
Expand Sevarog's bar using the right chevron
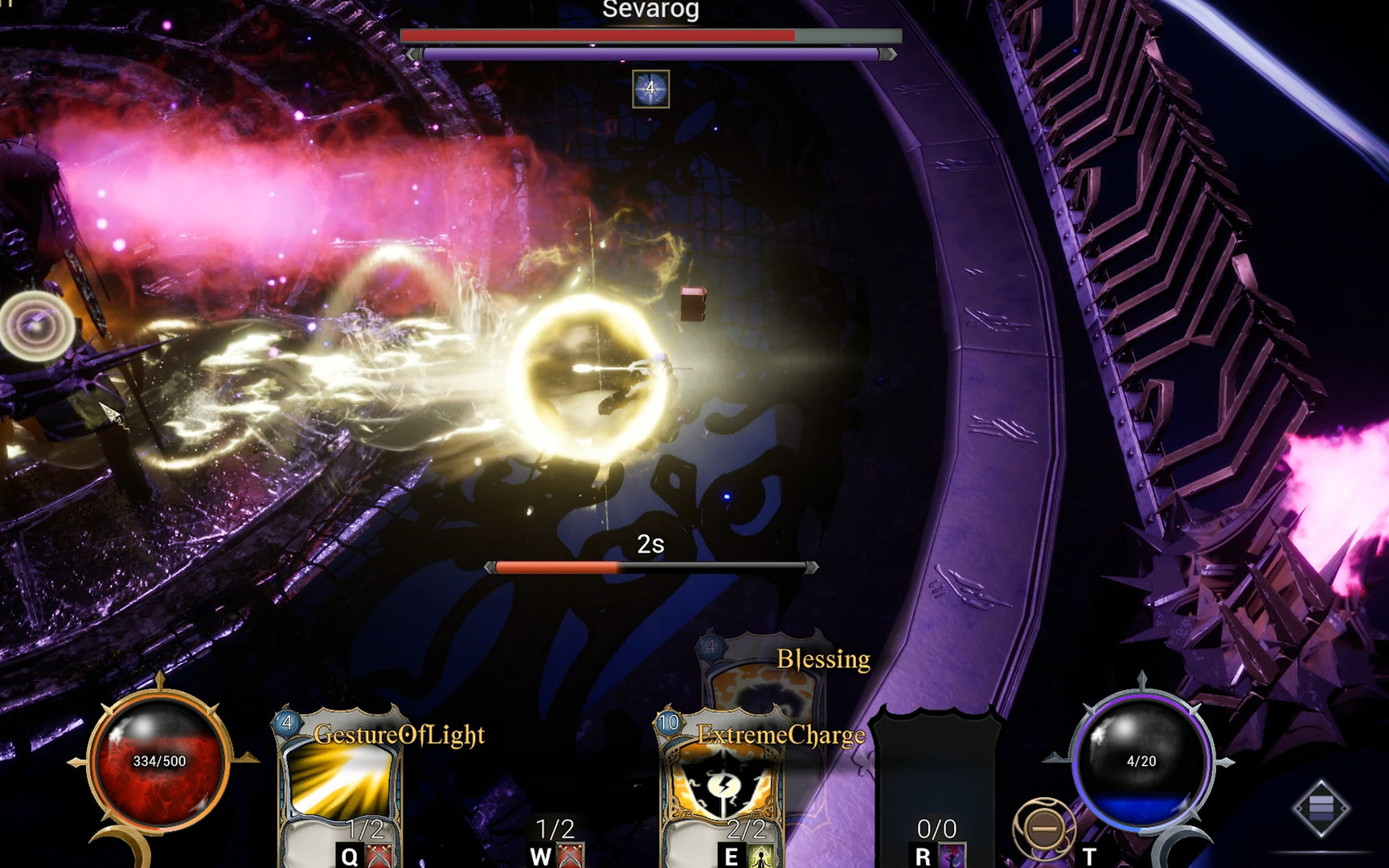tap(888, 55)
